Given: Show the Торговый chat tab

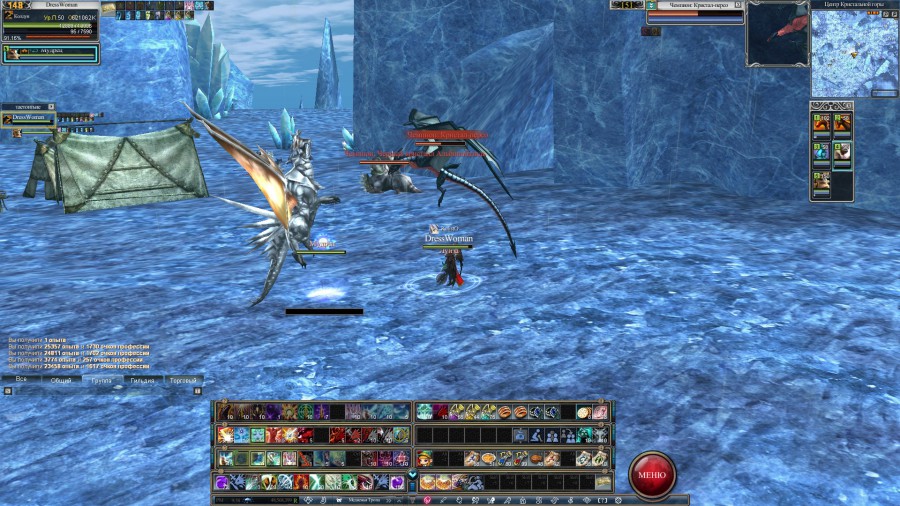Looking at the screenshot, I should pyautogui.click(x=183, y=380).
